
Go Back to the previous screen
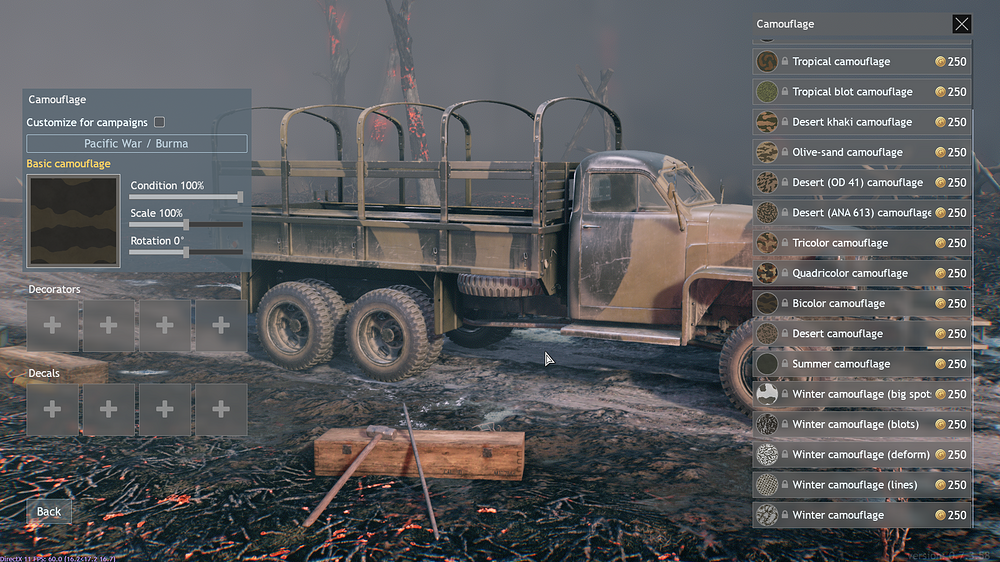[49, 511]
